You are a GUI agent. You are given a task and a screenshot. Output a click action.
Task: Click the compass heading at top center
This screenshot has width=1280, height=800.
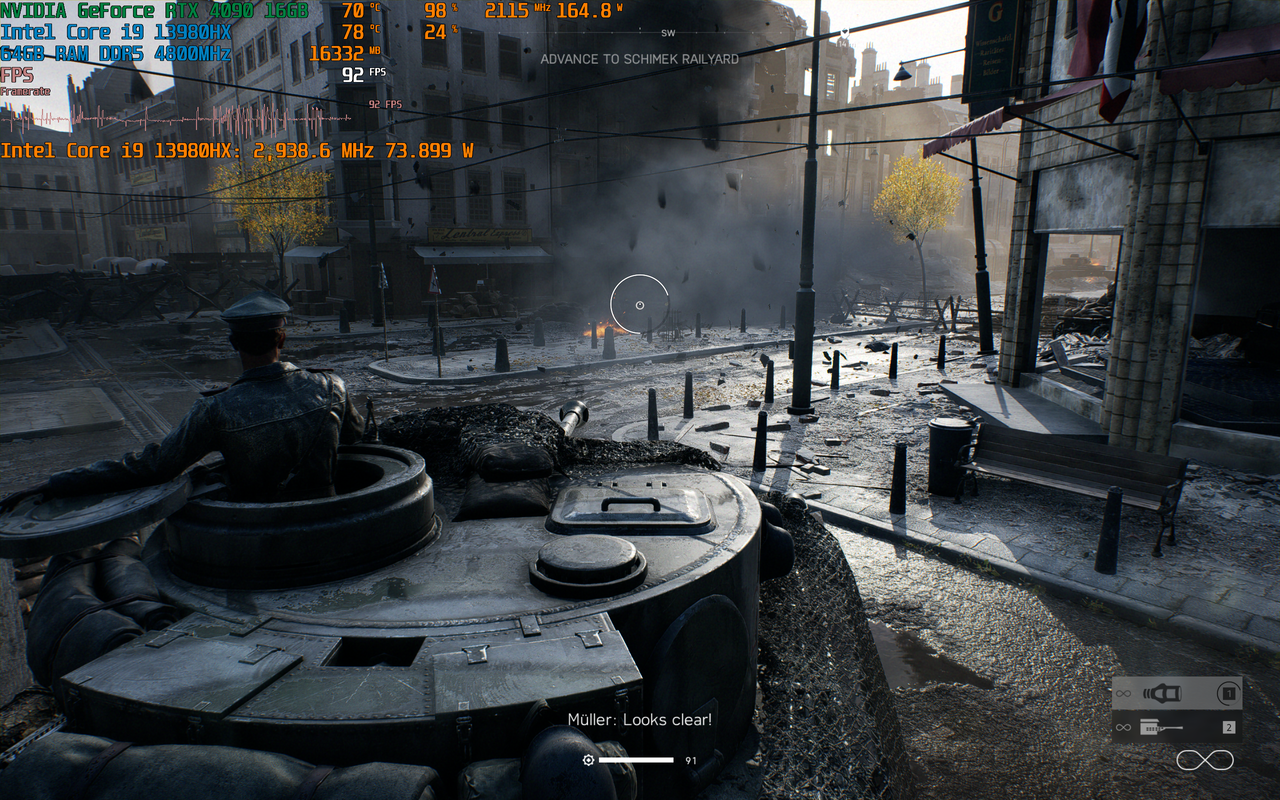coord(668,33)
